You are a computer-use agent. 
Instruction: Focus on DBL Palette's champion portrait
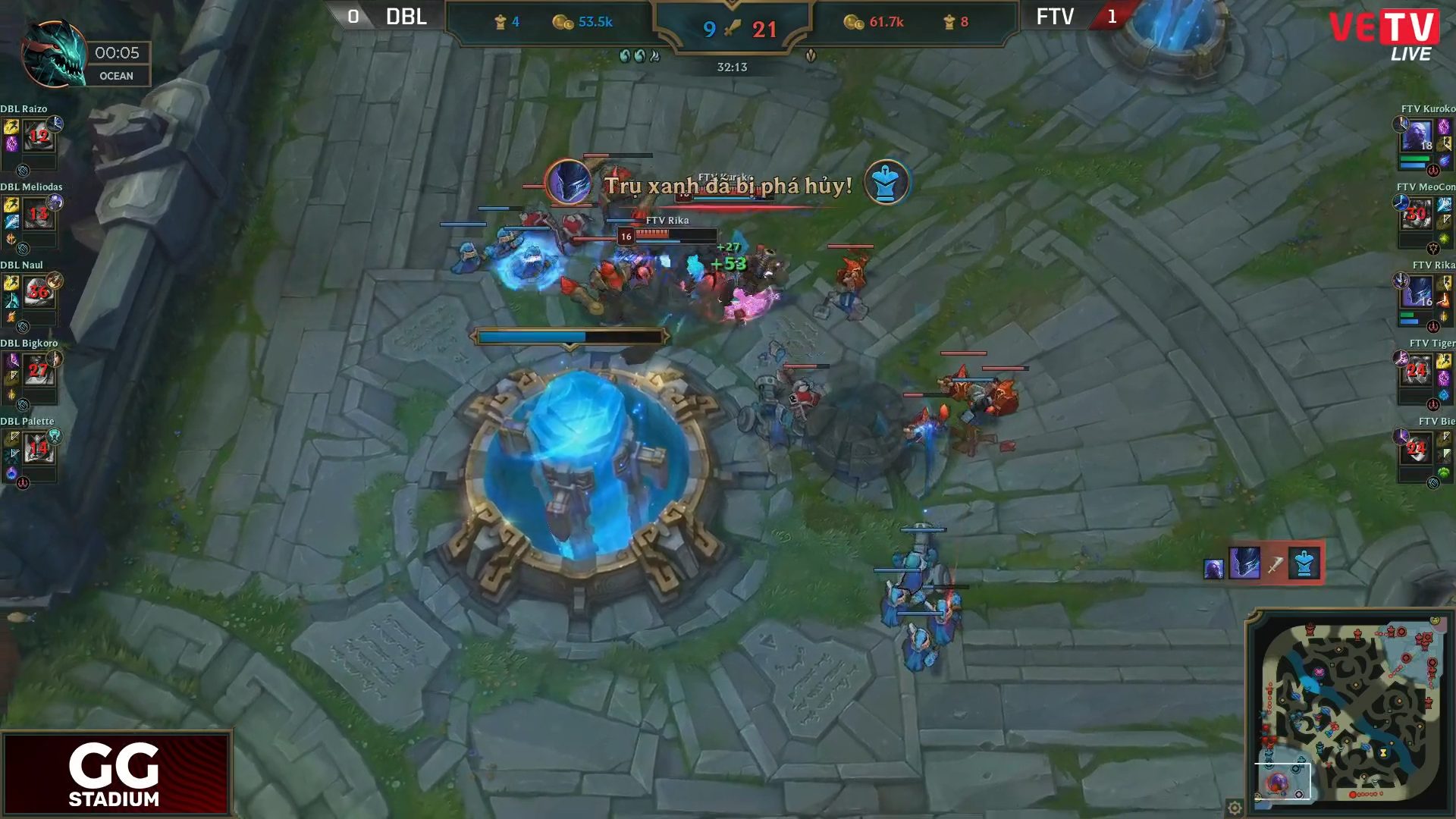pos(39,450)
